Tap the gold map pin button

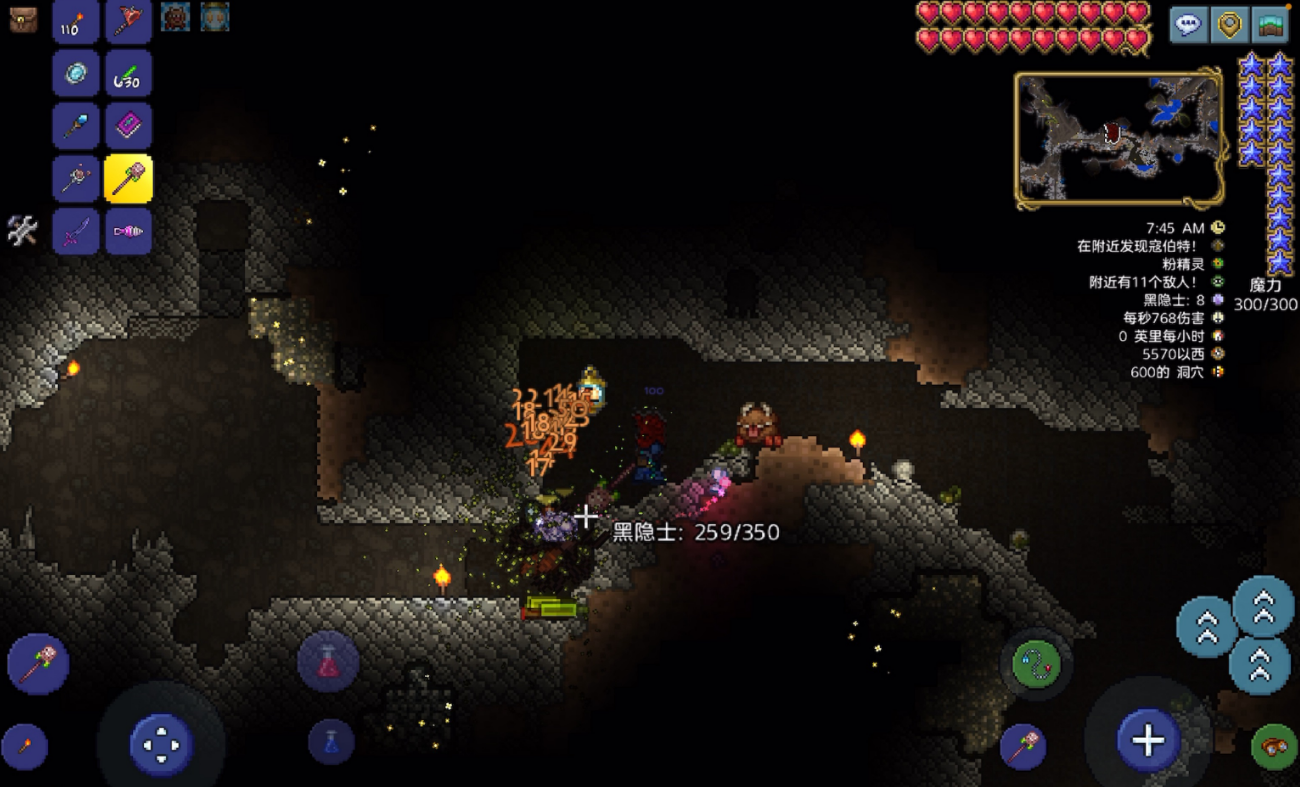click(x=1229, y=24)
